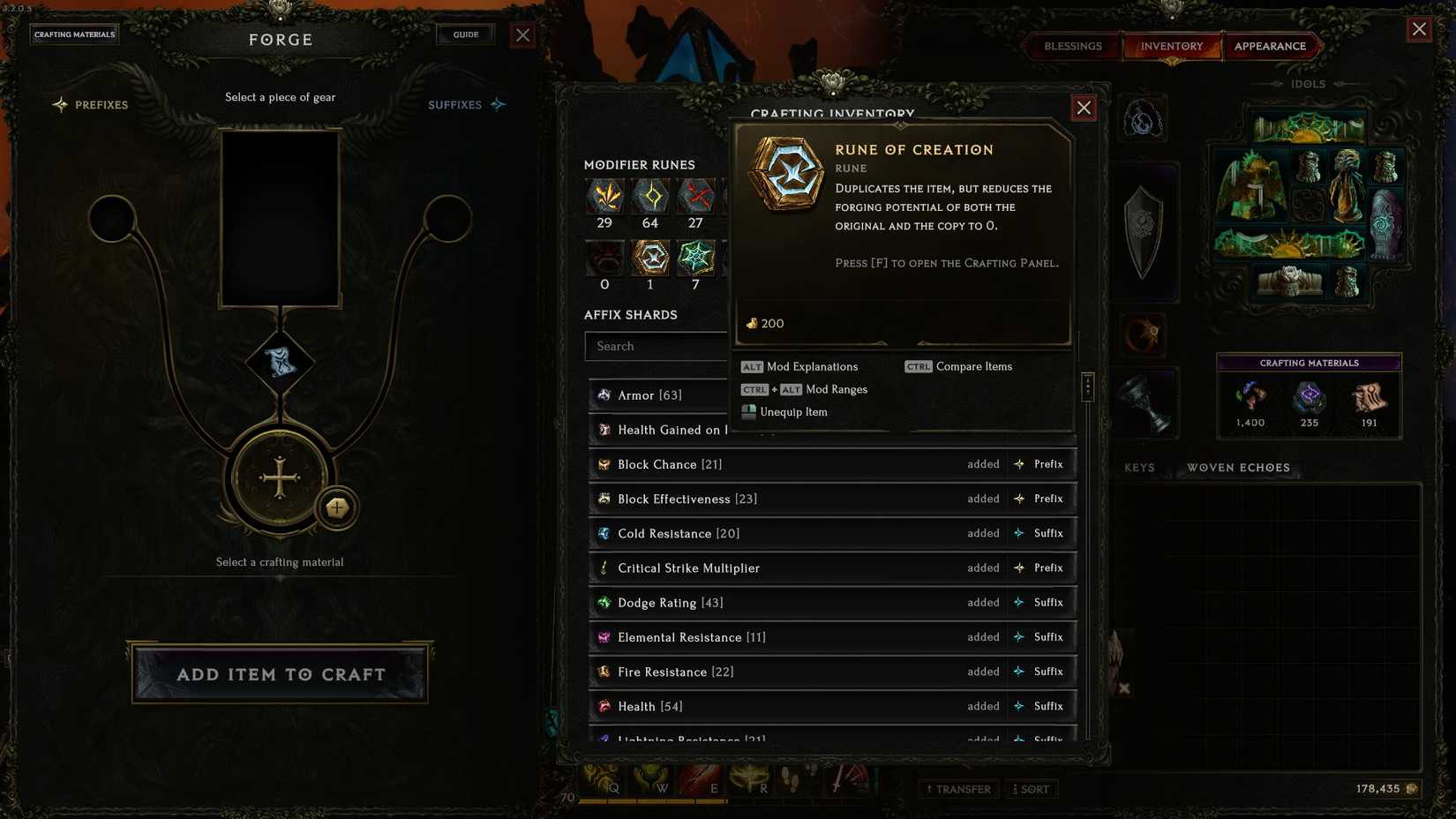This screenshot has width=1456, height=819.
Task: Toggle the Suffixes filter in the Forge
Action: pyautogui.click(x=456, y=105)
